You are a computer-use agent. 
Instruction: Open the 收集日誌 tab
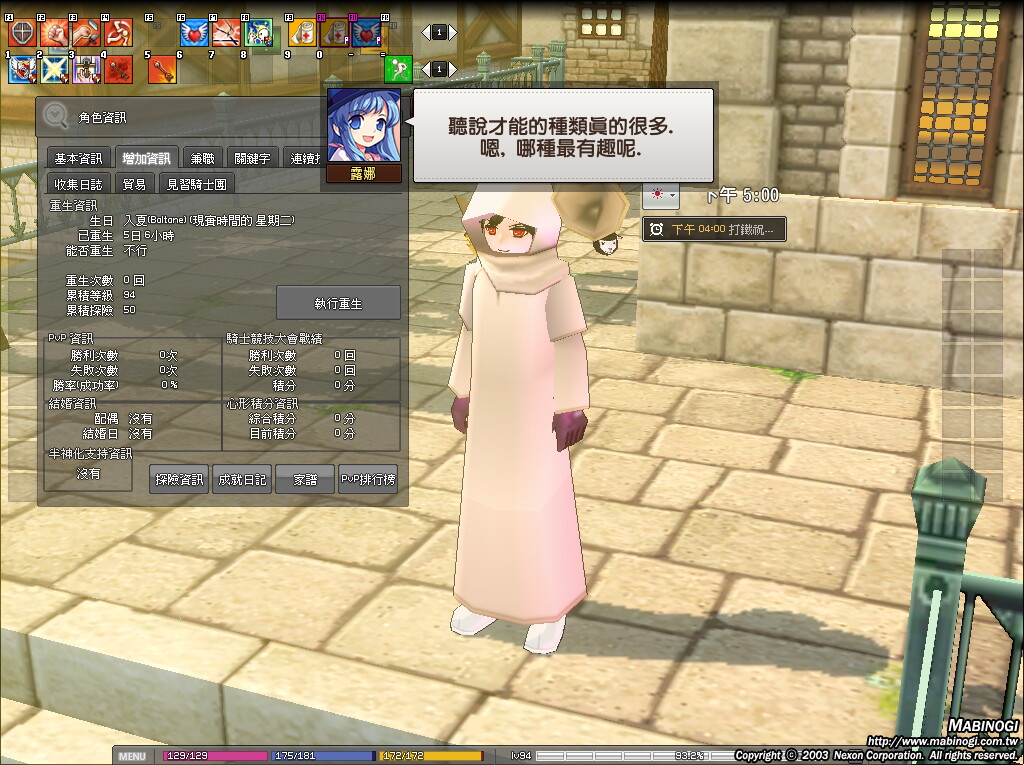point(78,184)
